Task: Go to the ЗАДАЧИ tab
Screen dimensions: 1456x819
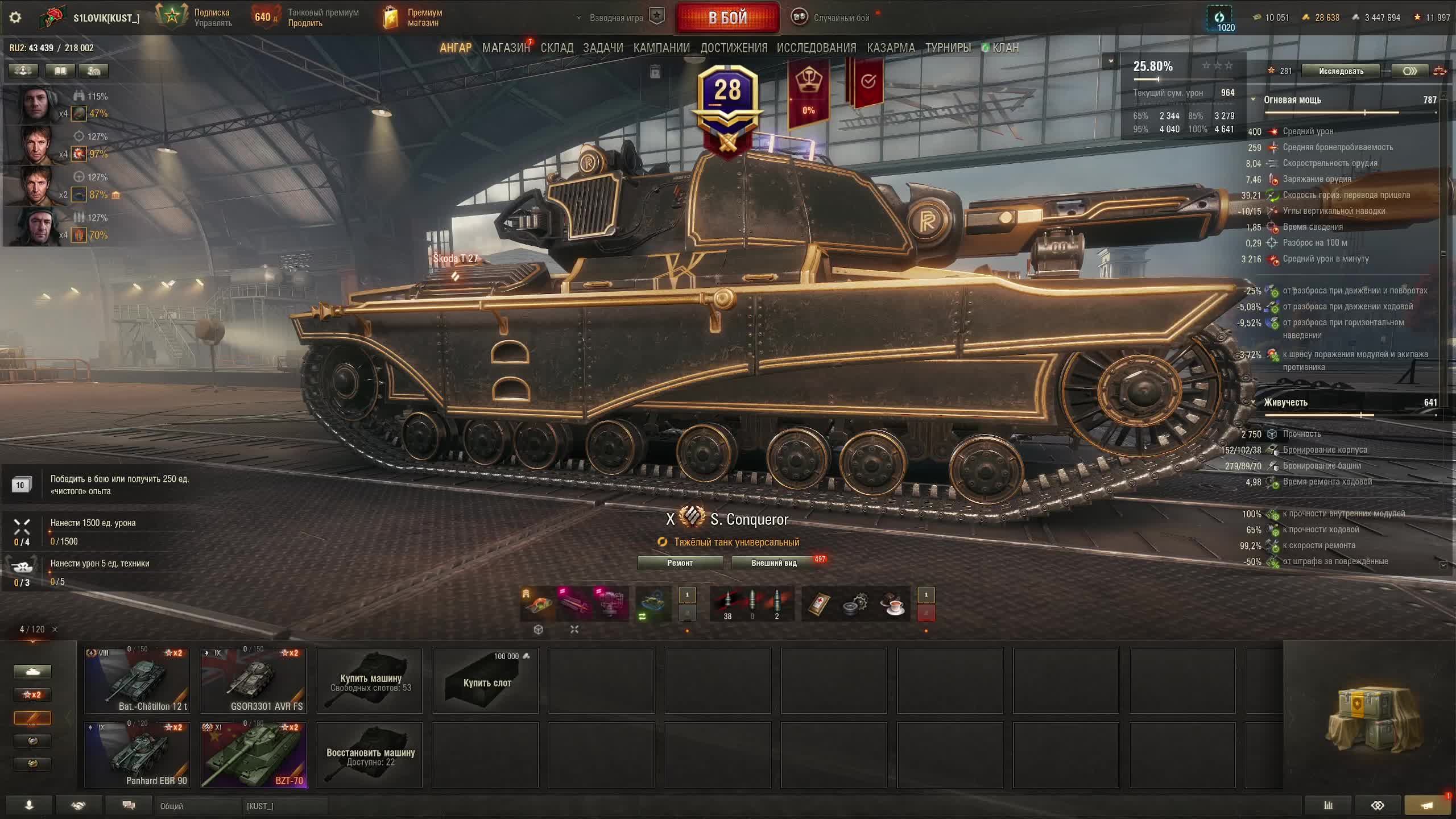Action: point(603,48)
